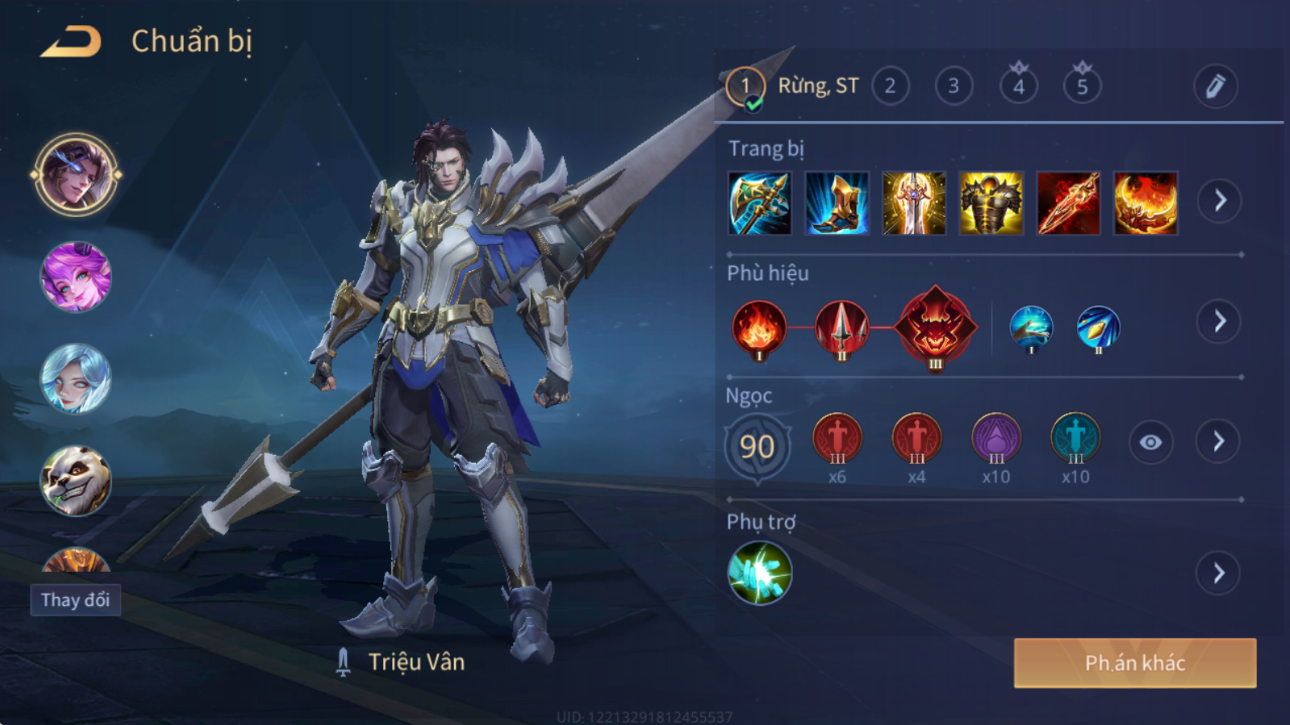1290x725 pixels.
Task: Edit the build name with pencil icon
Action: (1215, 87)
